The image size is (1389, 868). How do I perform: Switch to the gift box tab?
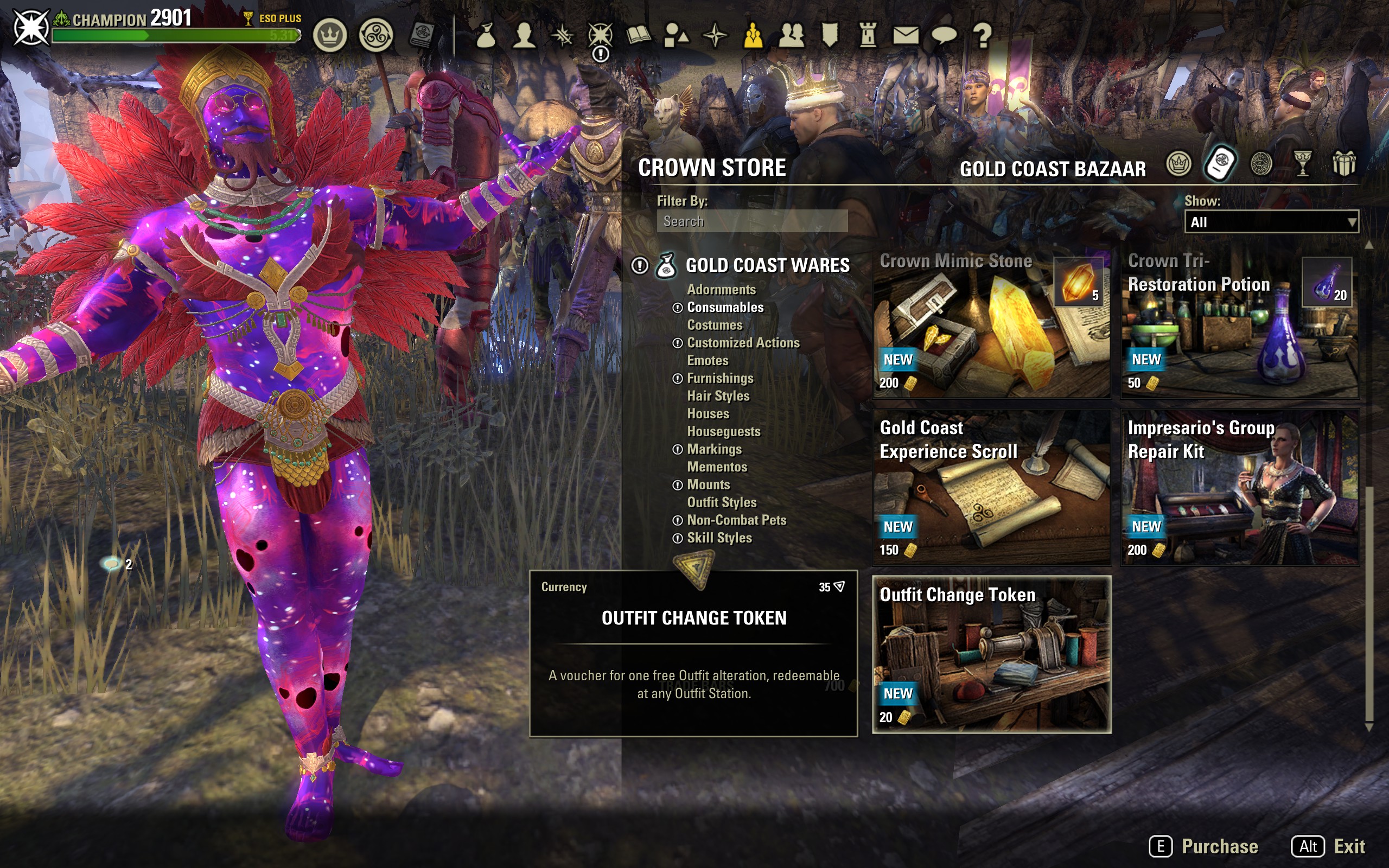pyautogui.click(x=1343, y=165)
